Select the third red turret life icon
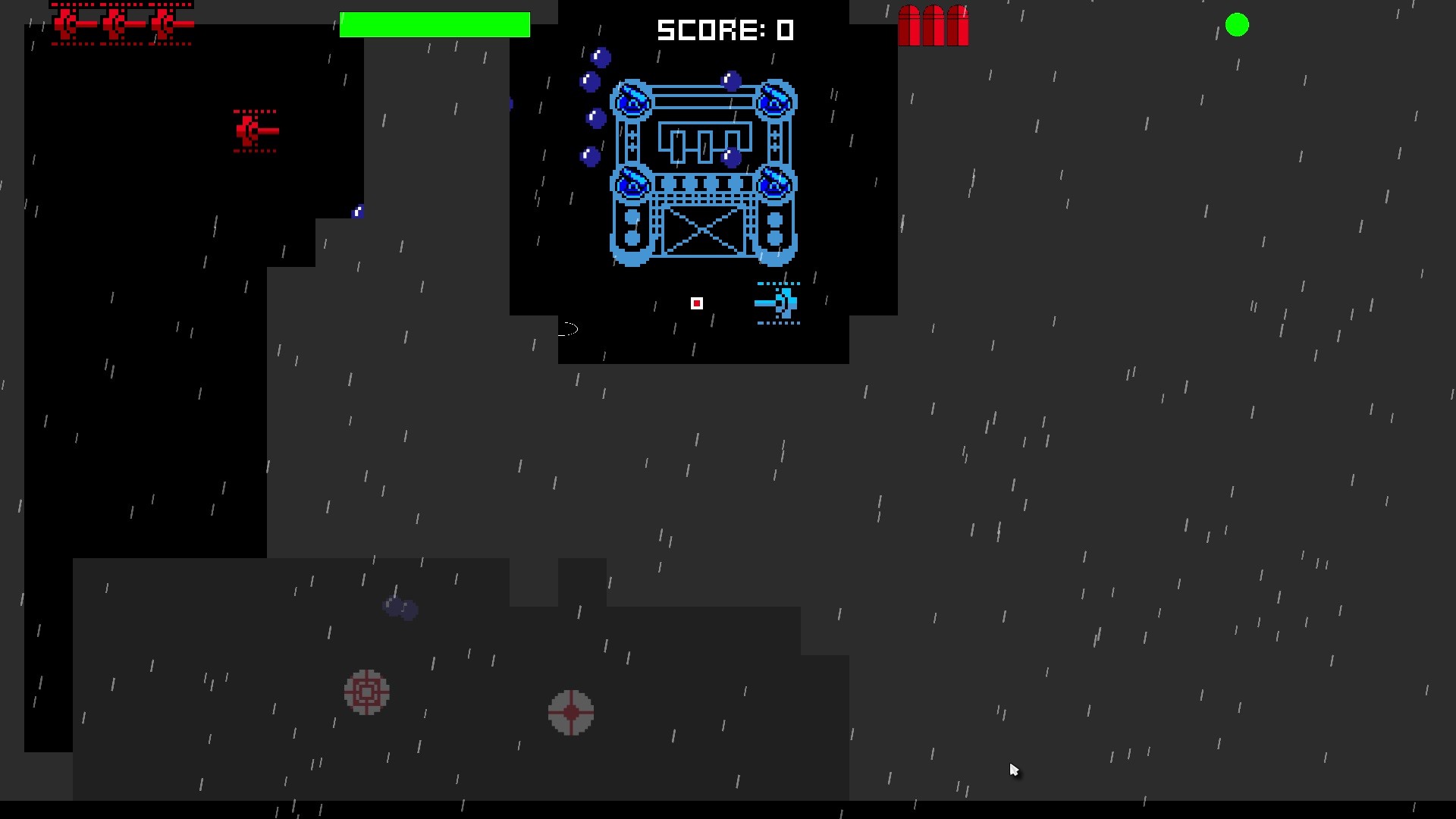Viewport: 1456px width, 819px height. [165, 24]
